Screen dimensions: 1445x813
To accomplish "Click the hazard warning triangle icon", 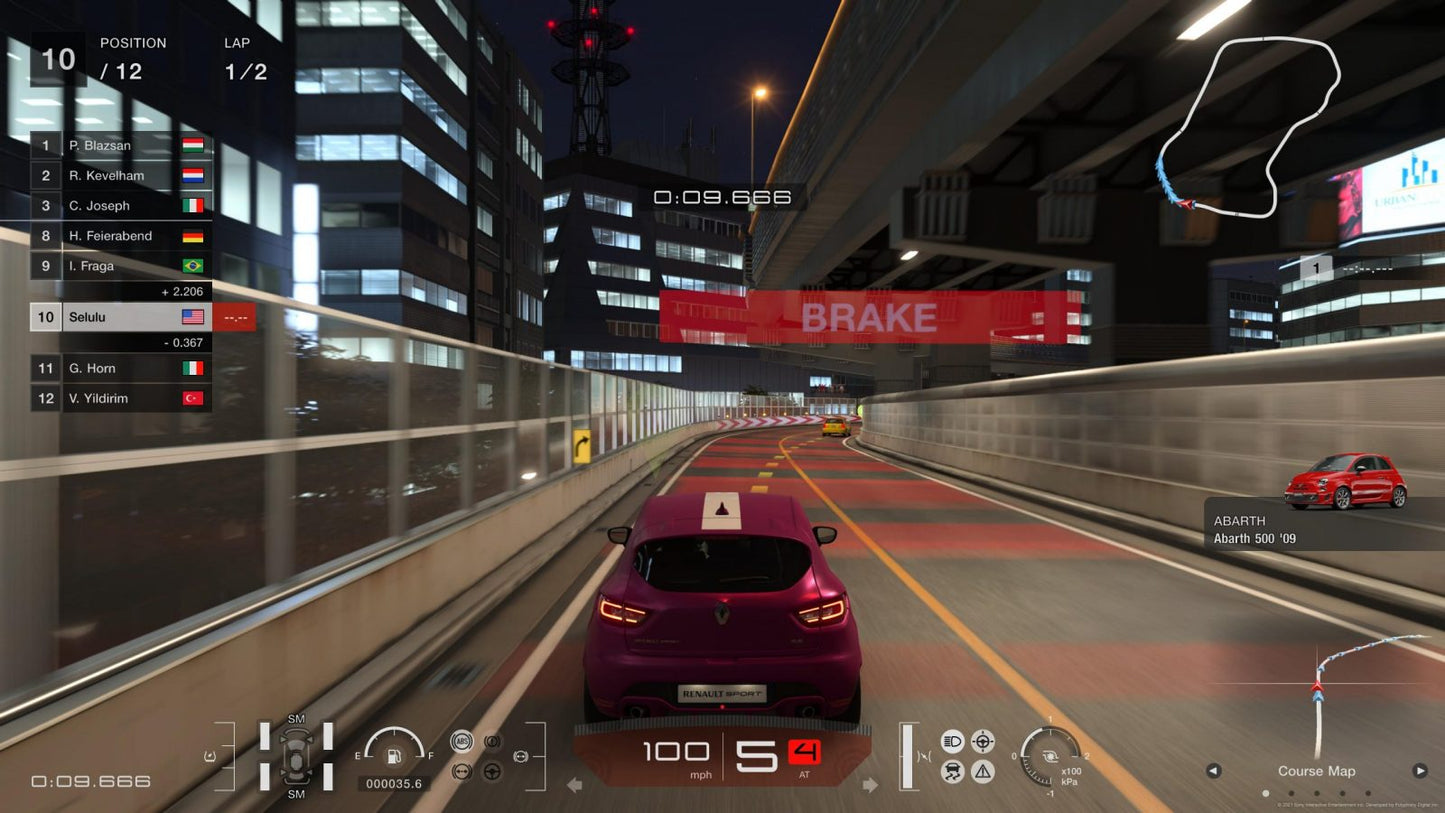I will [x=983, y=770].
